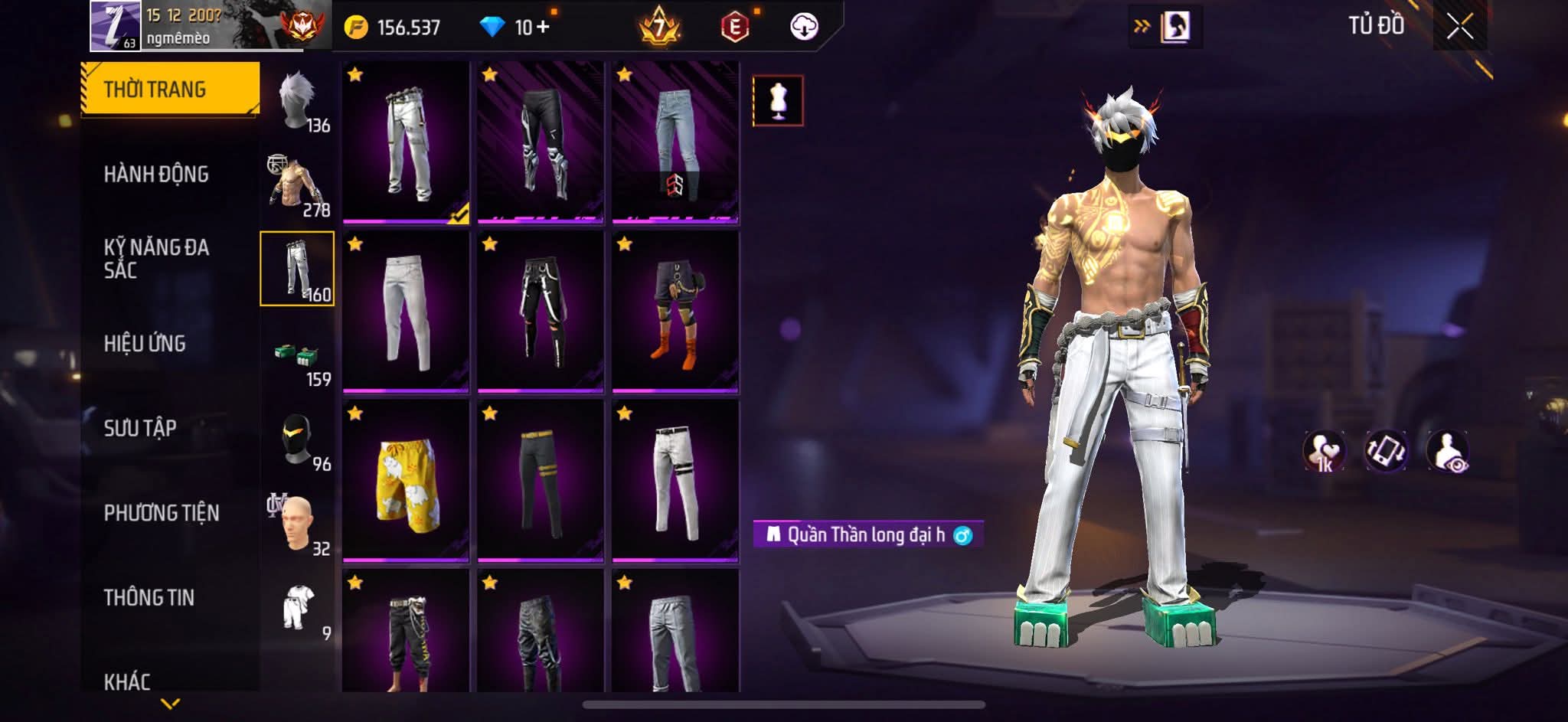This screenshot has width=1568, height=722.
Task: Show the Thông Tin section
Action: (x=149, y=597)
